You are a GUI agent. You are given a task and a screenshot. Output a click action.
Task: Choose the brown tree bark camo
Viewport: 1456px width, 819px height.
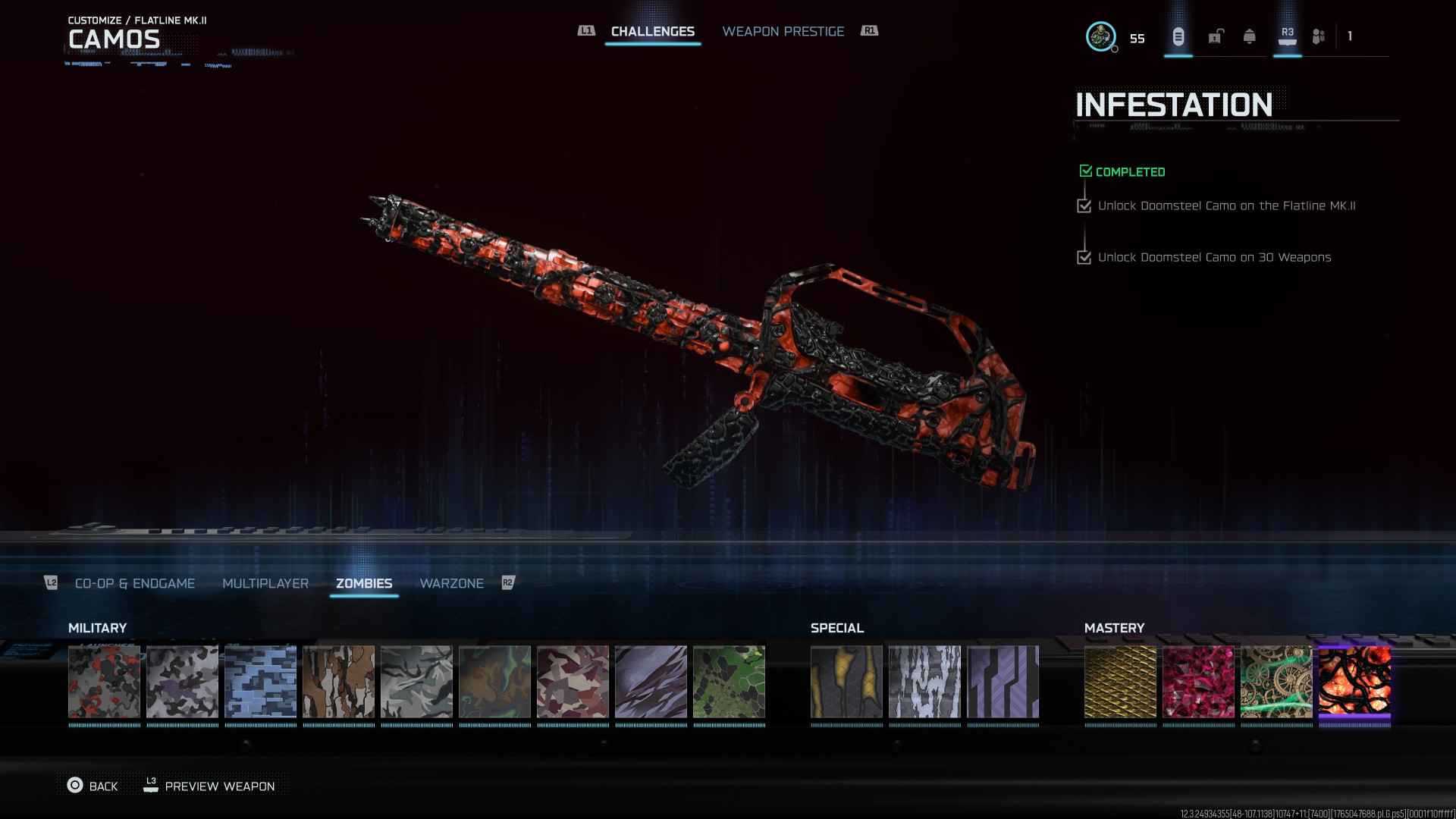(338, 682)
